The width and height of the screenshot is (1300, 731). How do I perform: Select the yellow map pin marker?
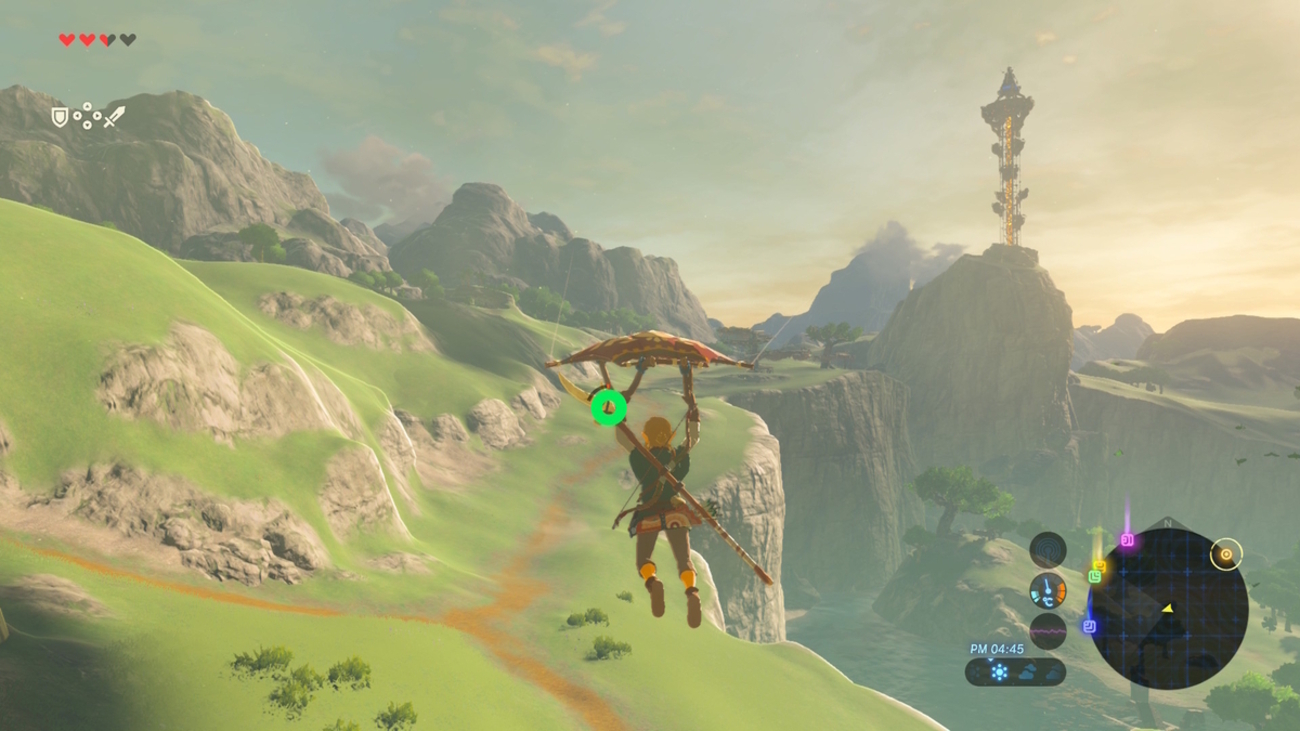1099,566
